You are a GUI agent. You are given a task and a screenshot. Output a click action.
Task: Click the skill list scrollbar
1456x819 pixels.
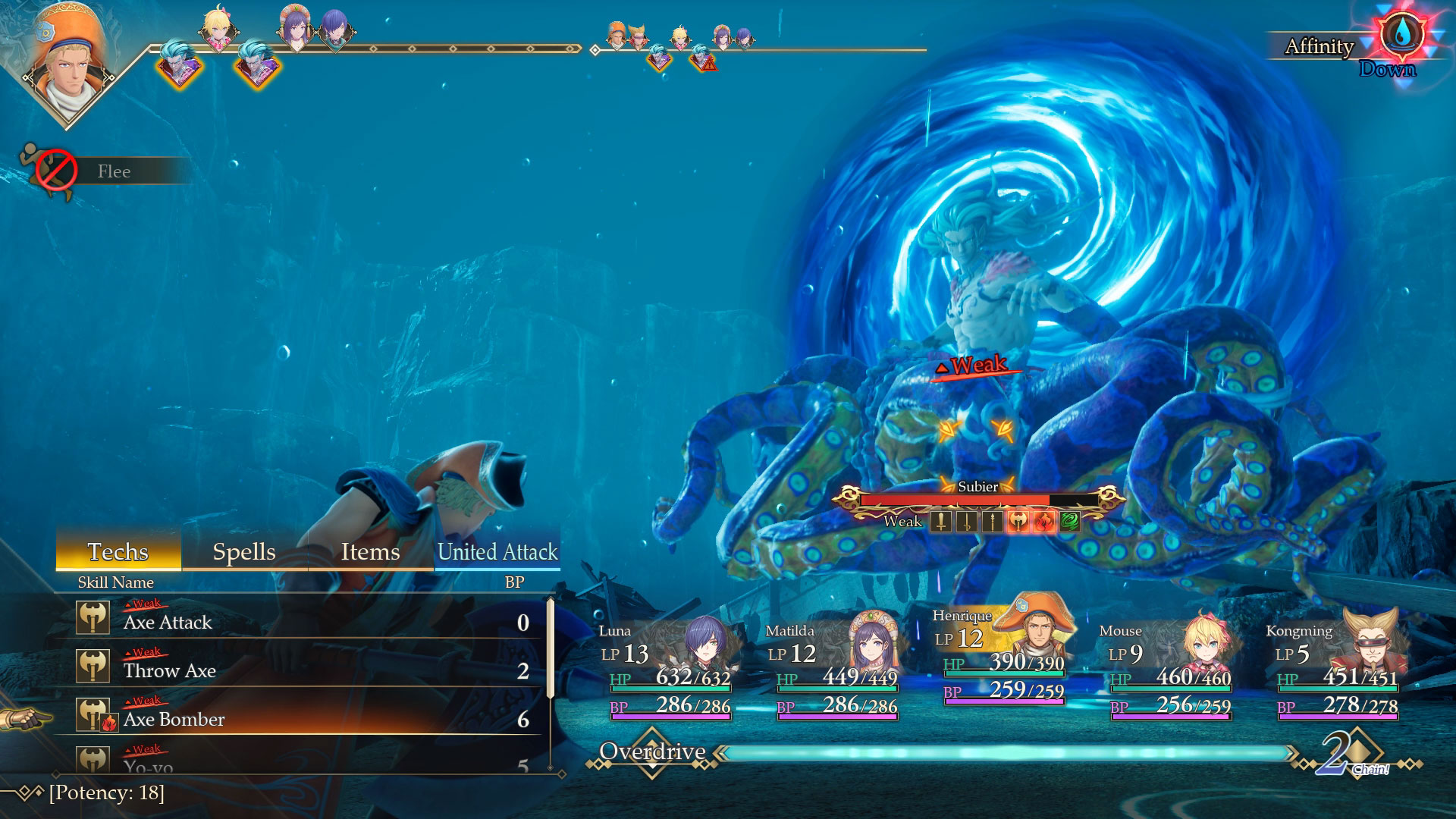coord(551,649)
